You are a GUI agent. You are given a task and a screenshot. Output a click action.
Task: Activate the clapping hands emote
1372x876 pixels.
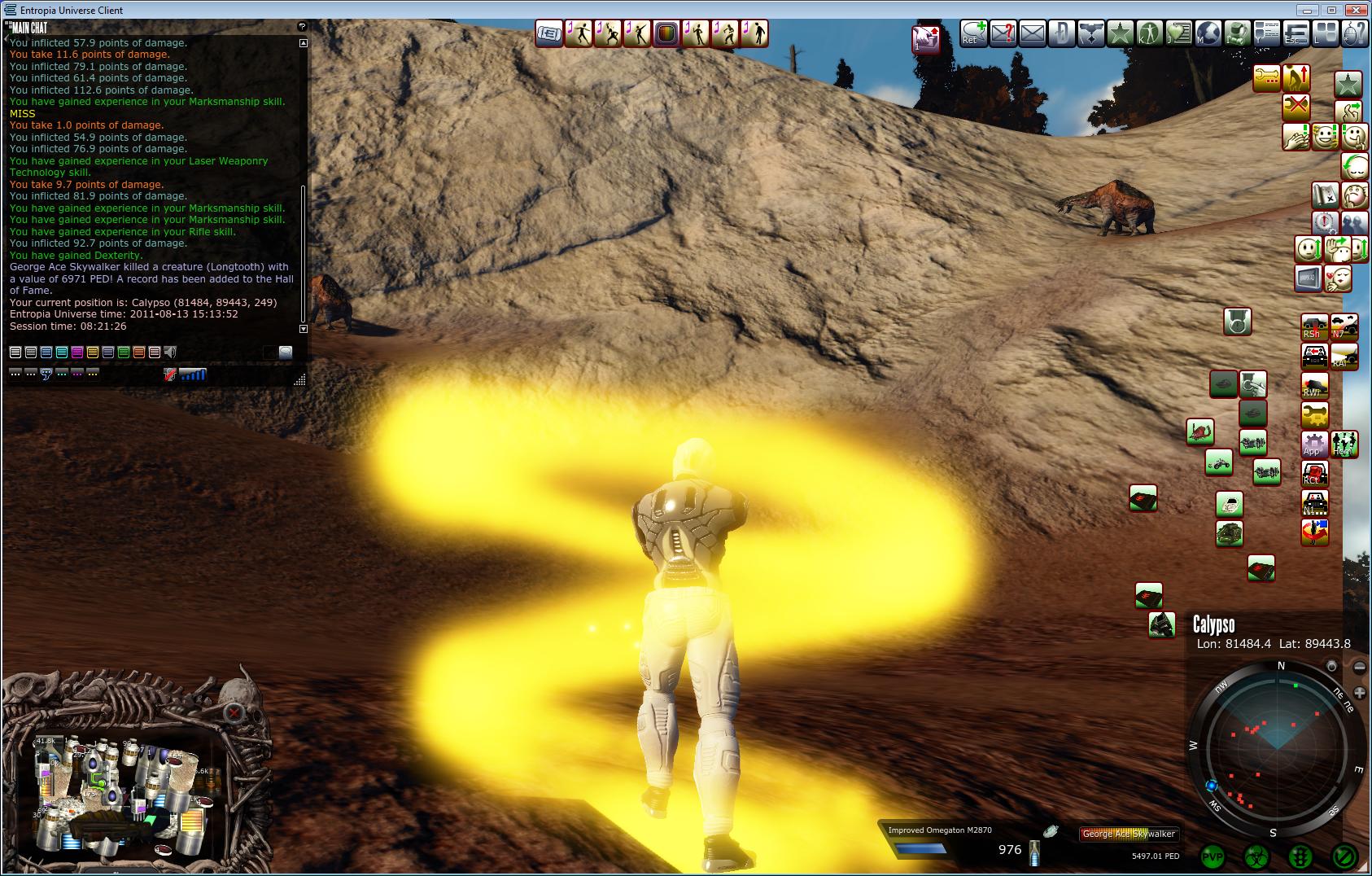click(x=1296, y=137)
